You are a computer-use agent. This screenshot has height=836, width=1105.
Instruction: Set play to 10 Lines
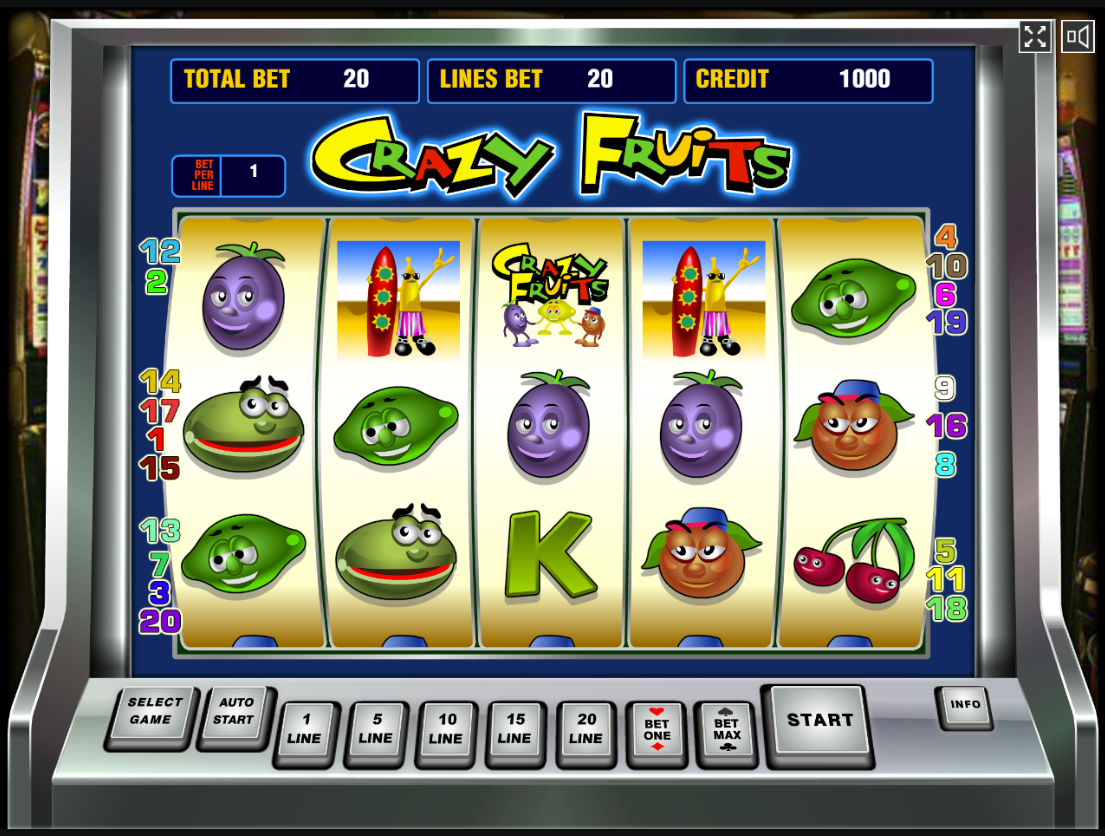coord(446,730)
